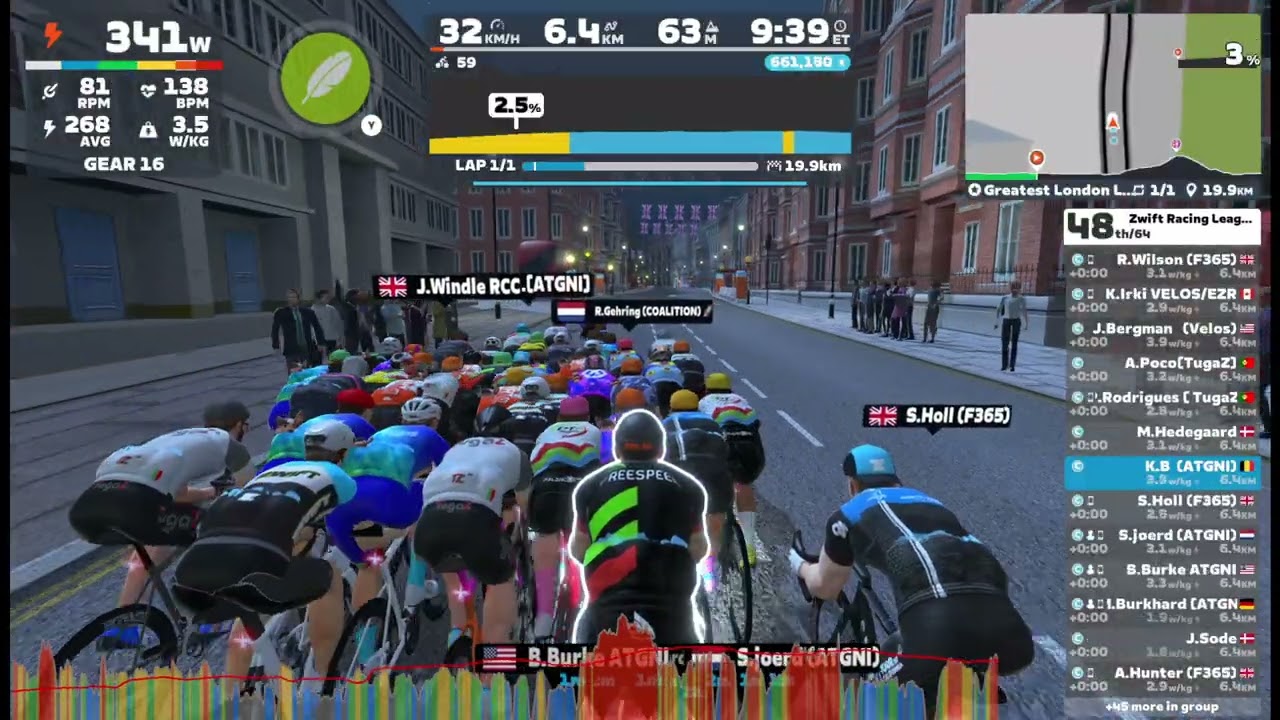Select I.Burkhard in the rider list
Screen dimensions: 1280x720
1162,610
